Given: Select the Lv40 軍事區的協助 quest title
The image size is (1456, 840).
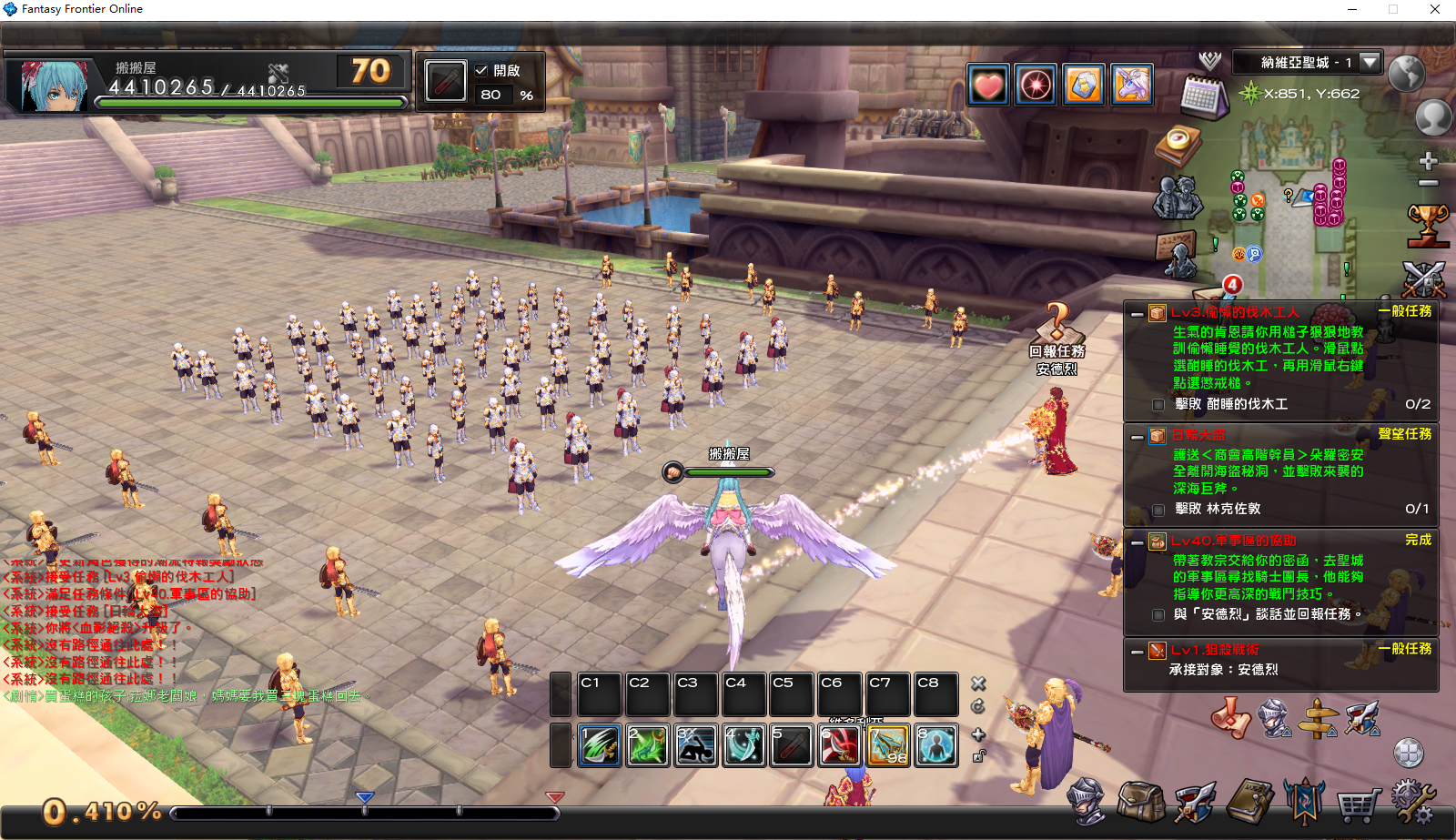Looking at the screenshot, I should 1233,541.
